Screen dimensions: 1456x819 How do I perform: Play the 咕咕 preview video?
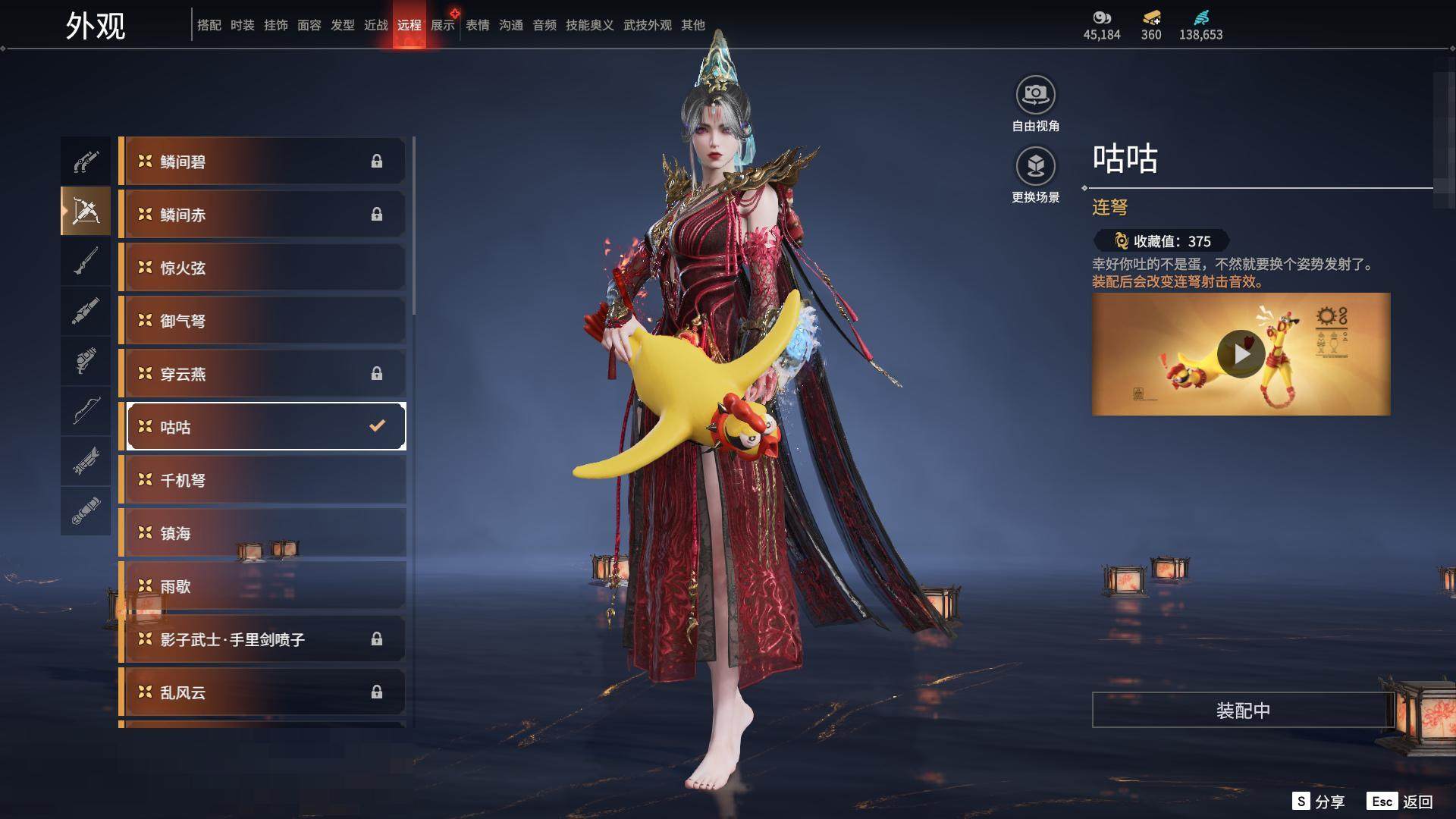coord(1241,354)
